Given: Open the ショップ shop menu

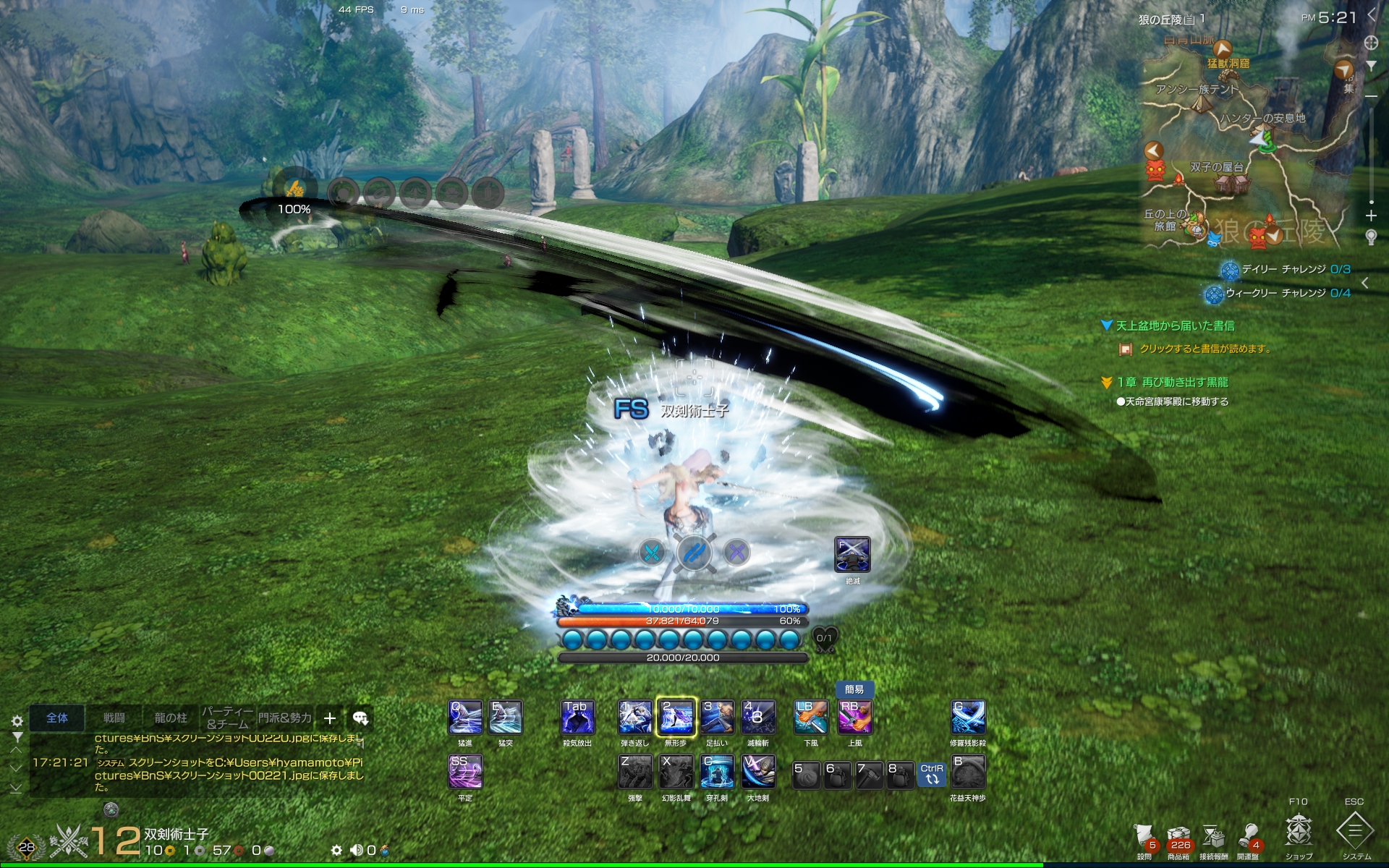Looking at the screenshot, I should [x=1298, y=830].
